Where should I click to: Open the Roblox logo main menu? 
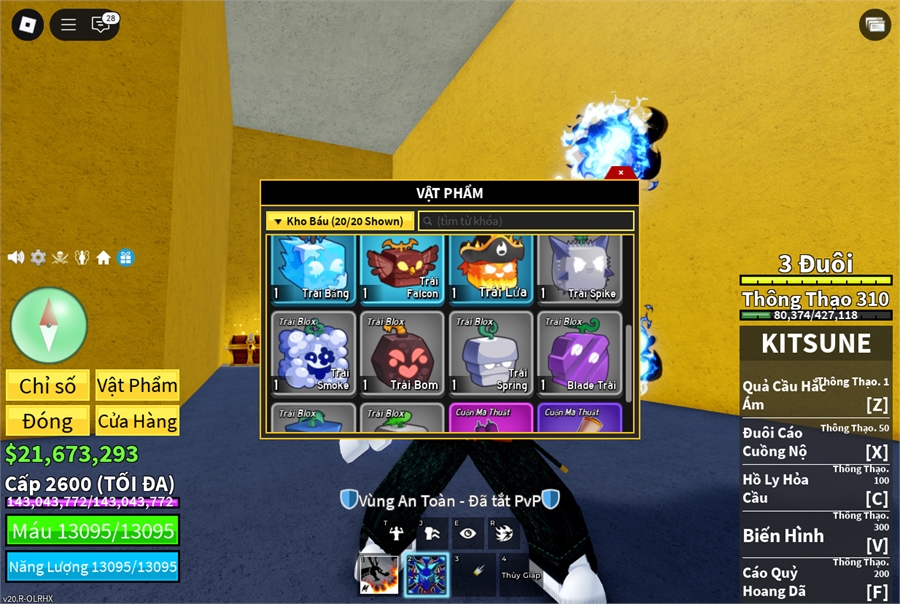point(27,25)
